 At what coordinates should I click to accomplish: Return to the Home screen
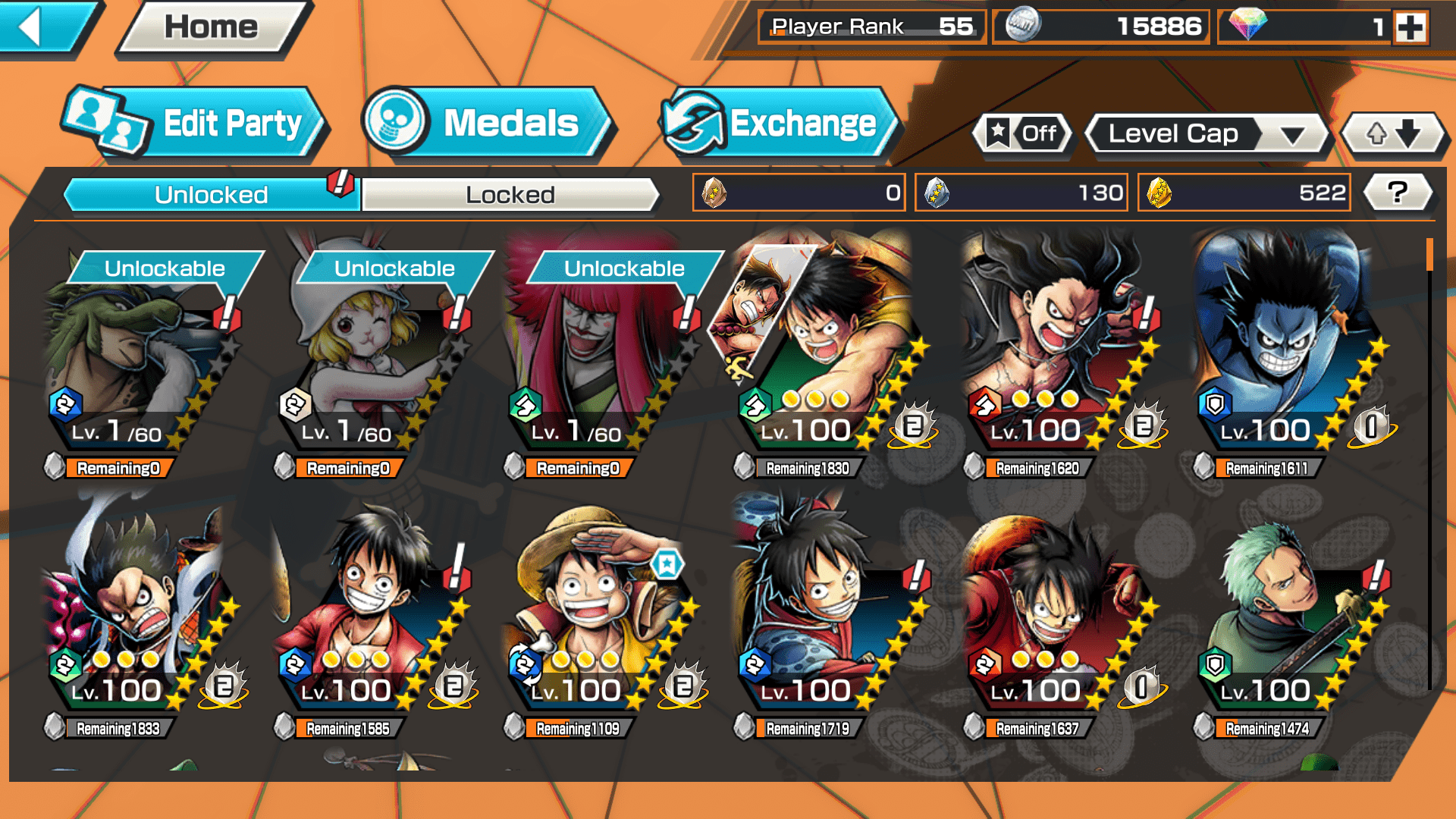click(x=212, y=27)
